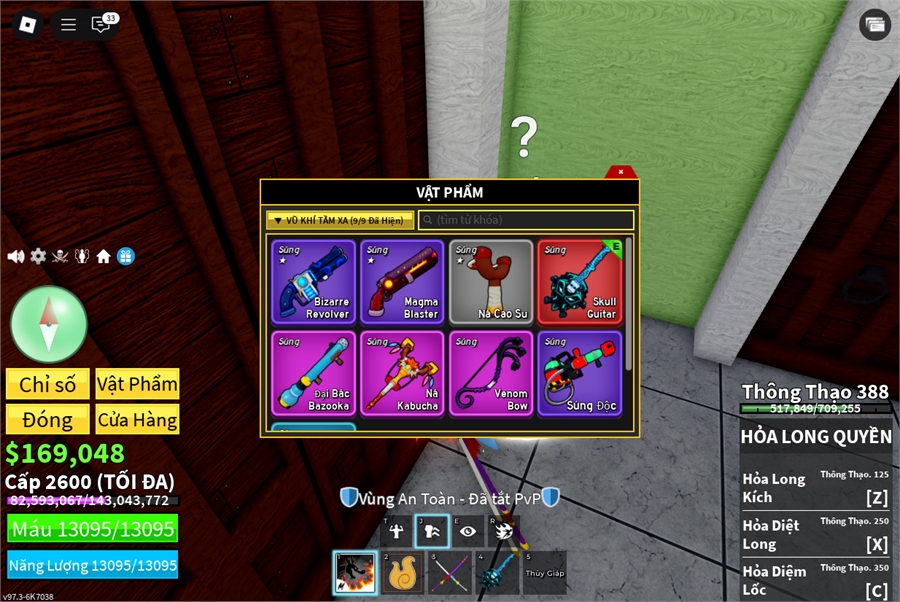Choose the Đại Bác Bazooka
The height and width of the screenshot is (602, 900).
(x=313, y=374)
